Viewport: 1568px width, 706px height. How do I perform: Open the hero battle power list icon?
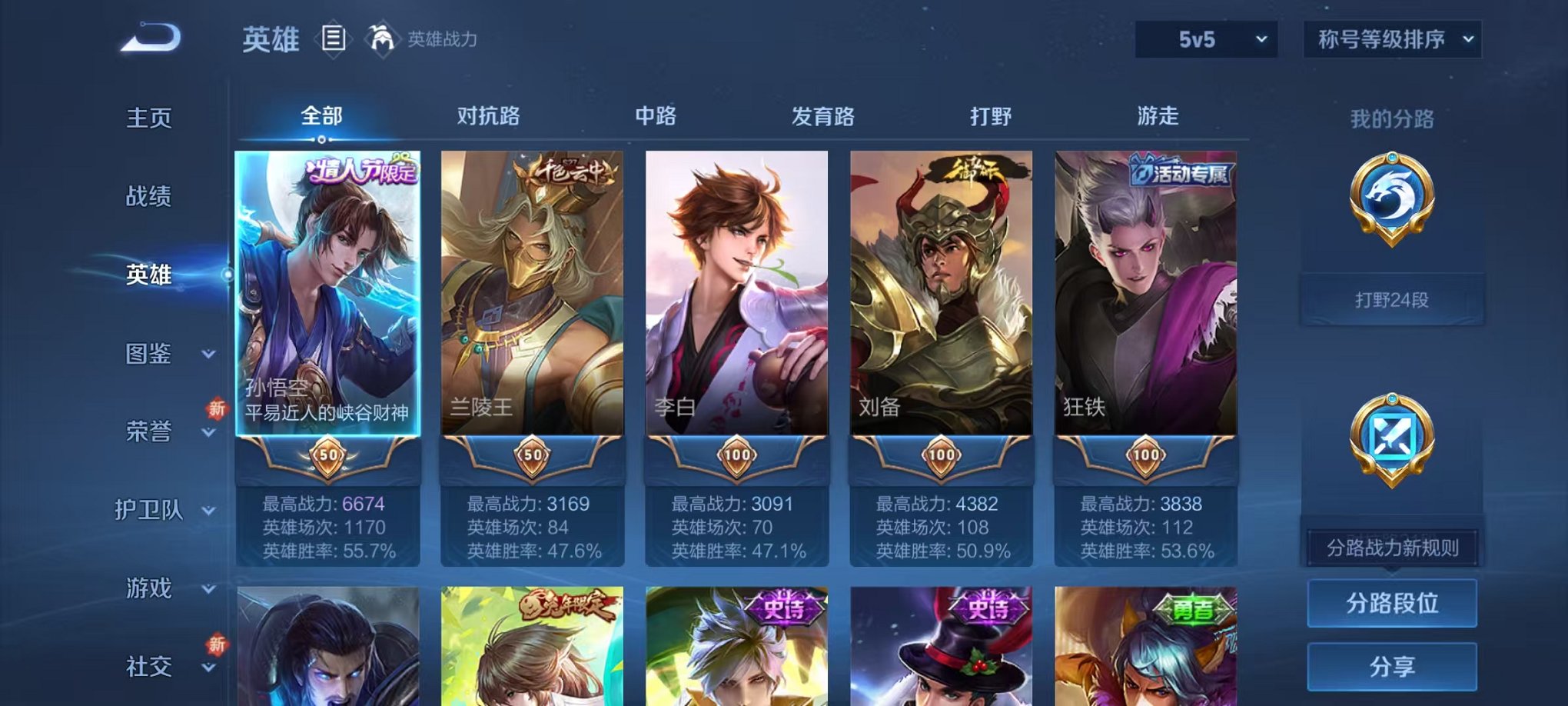tap(334, 40)
